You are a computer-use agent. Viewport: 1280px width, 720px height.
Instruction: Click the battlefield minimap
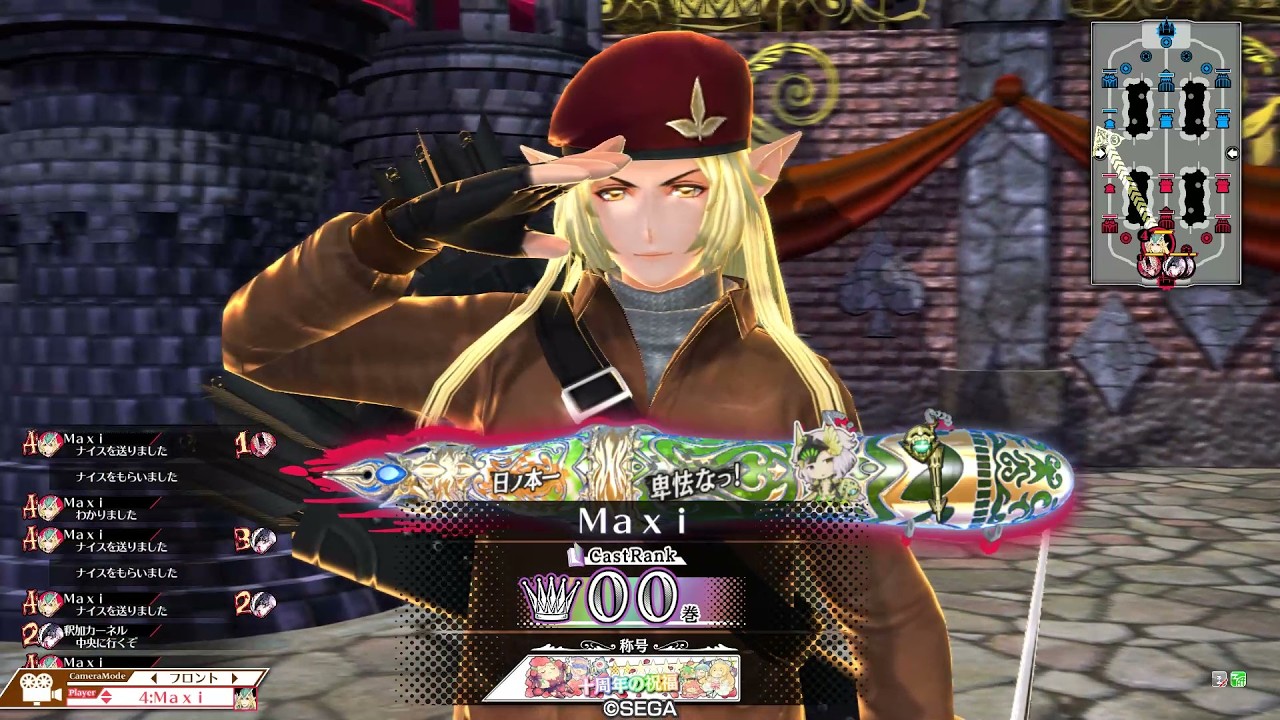tap(1165, 153)
